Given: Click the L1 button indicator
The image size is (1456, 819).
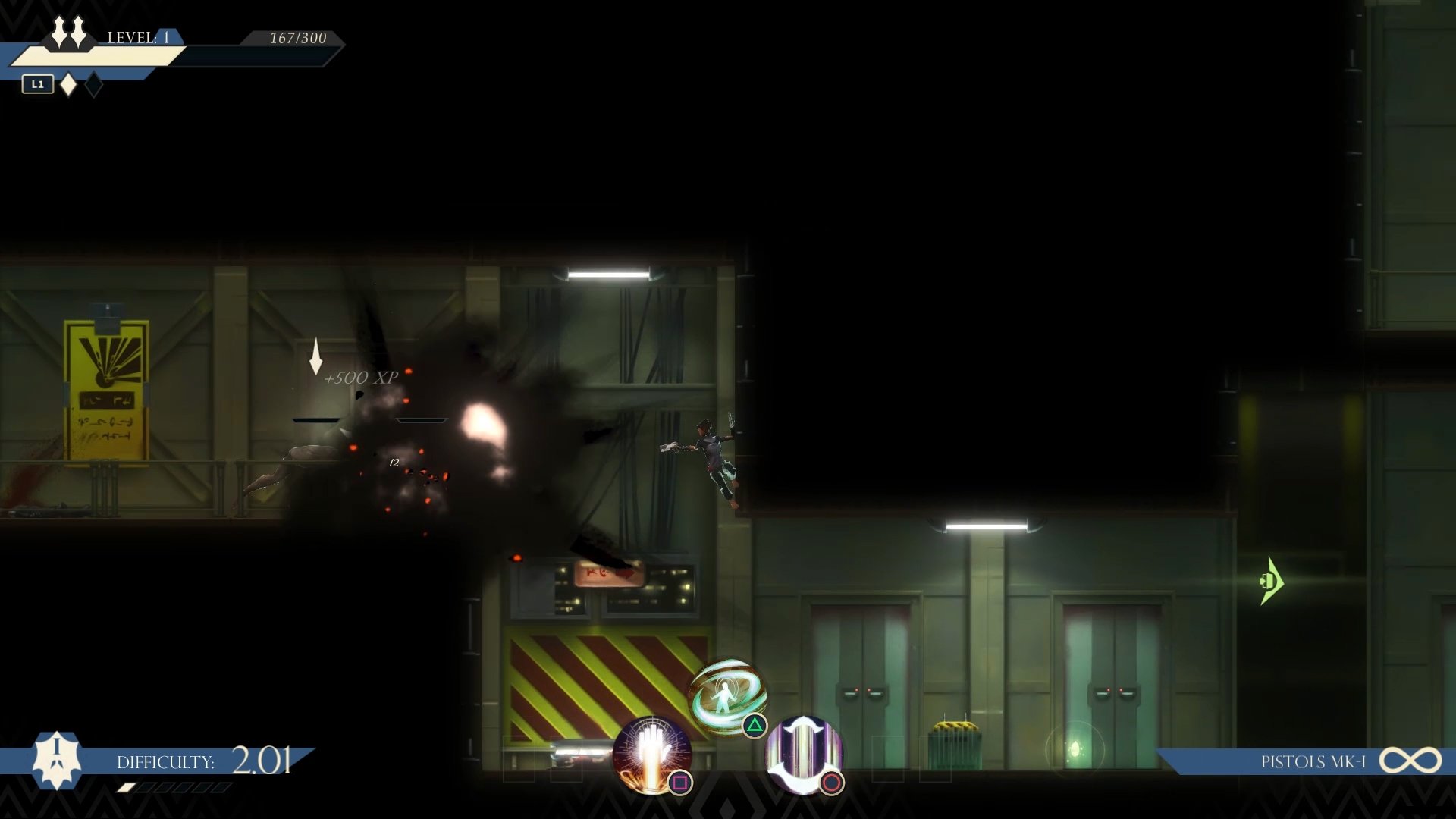Looking at the screenshot, I should [36, 84].
